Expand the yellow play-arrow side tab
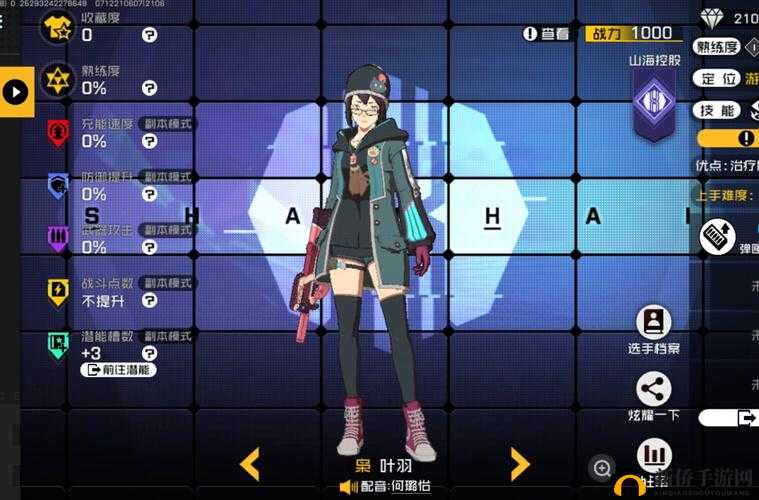Image resolution: width=759 pixels, height=500 pixels. click(x=16, y=92)
